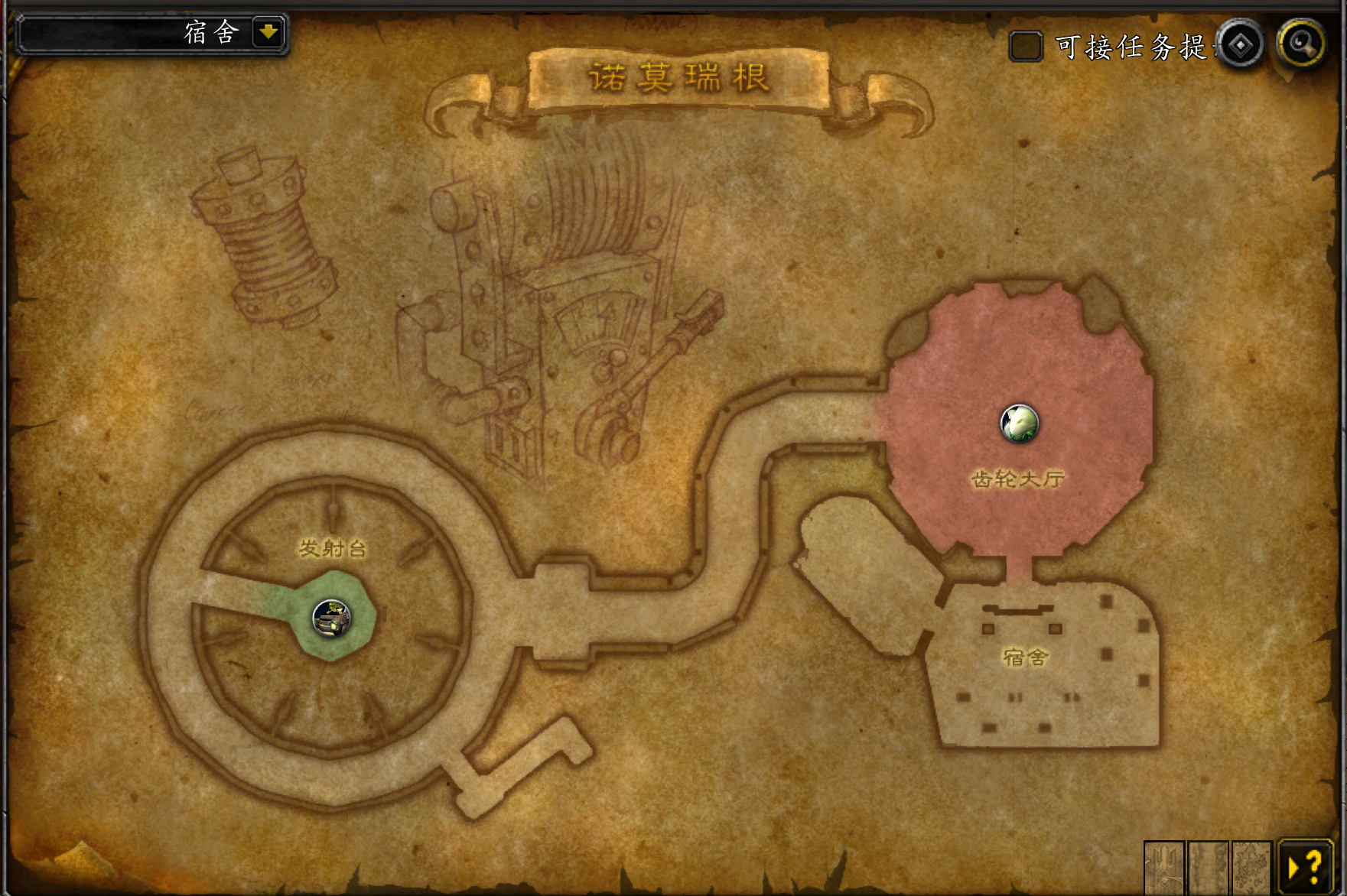Choose the tower sketch map thumbnail

(x=1163, y=868)
